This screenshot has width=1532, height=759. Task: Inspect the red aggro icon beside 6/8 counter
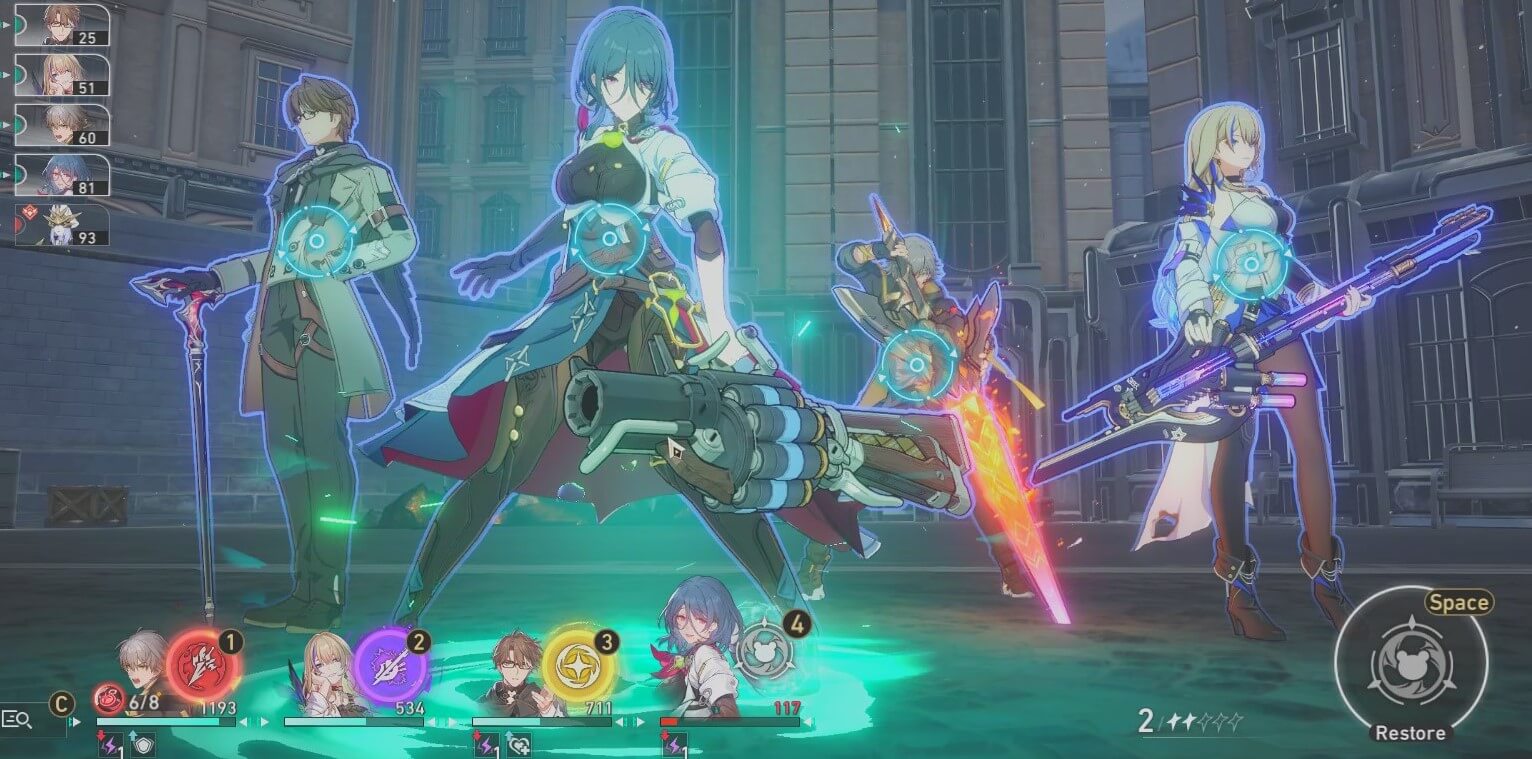108,700
